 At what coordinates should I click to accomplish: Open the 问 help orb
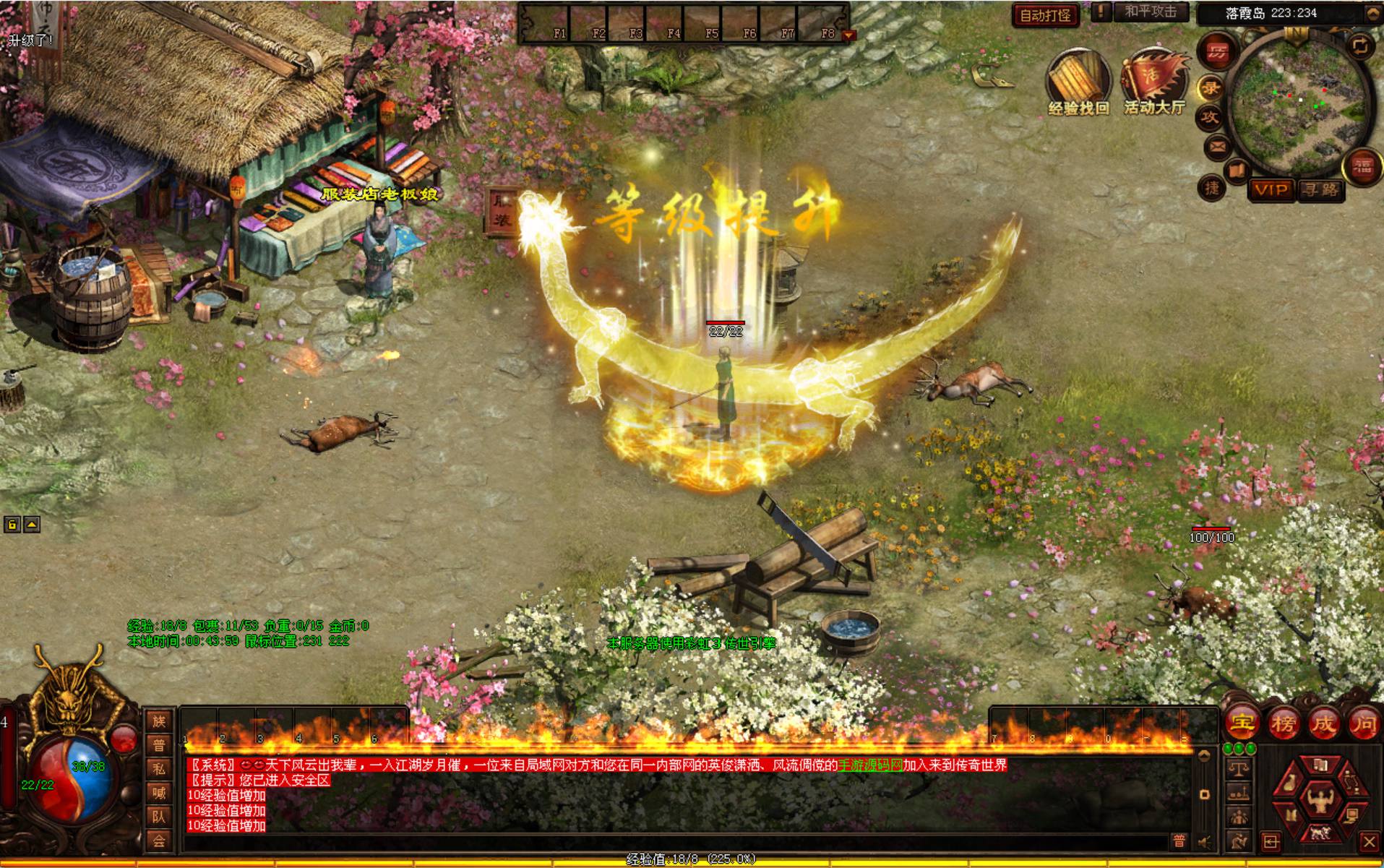1364,722
